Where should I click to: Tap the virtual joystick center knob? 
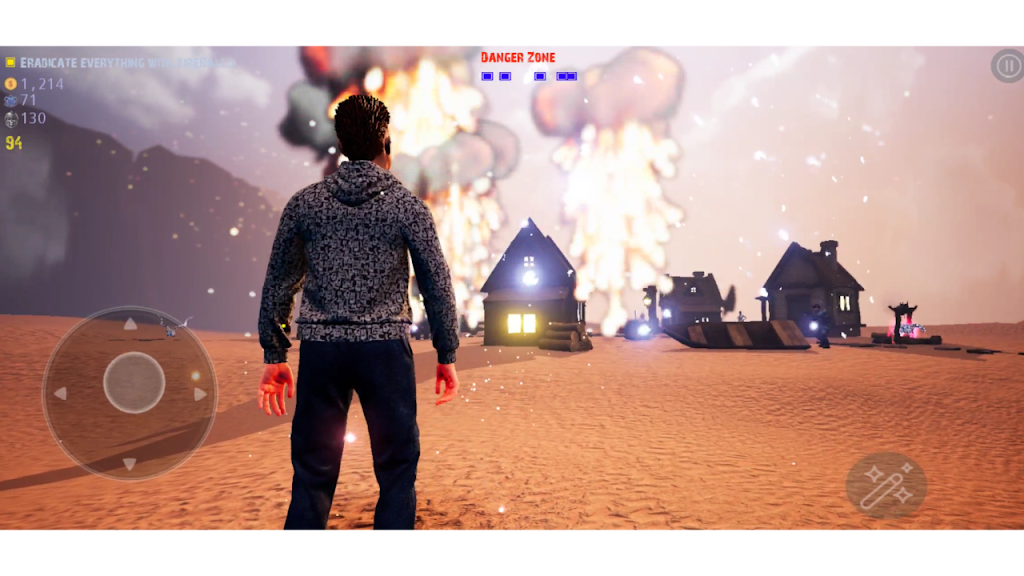click(134, 382)
